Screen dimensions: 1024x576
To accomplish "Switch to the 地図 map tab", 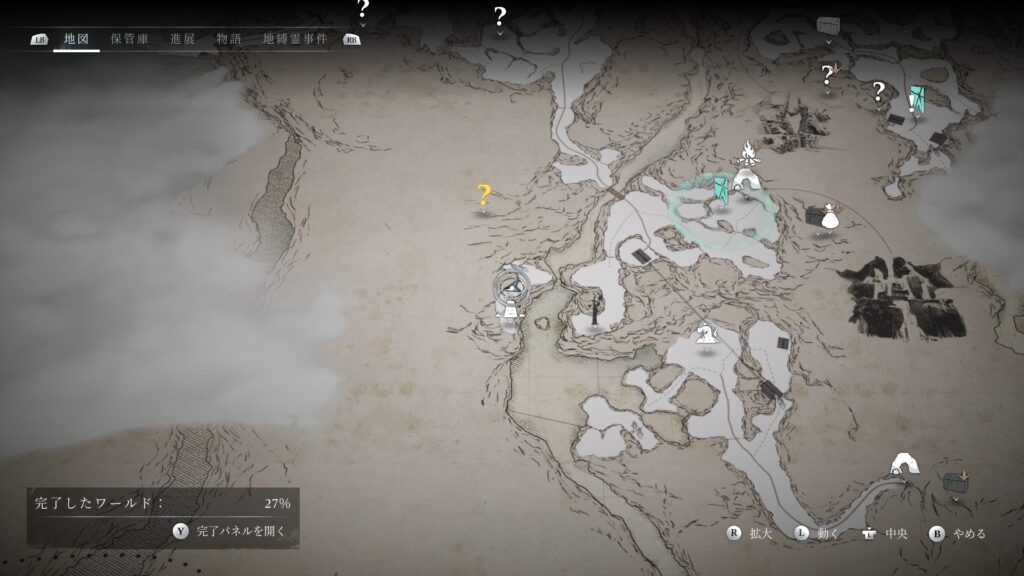I will click(76, 39).
